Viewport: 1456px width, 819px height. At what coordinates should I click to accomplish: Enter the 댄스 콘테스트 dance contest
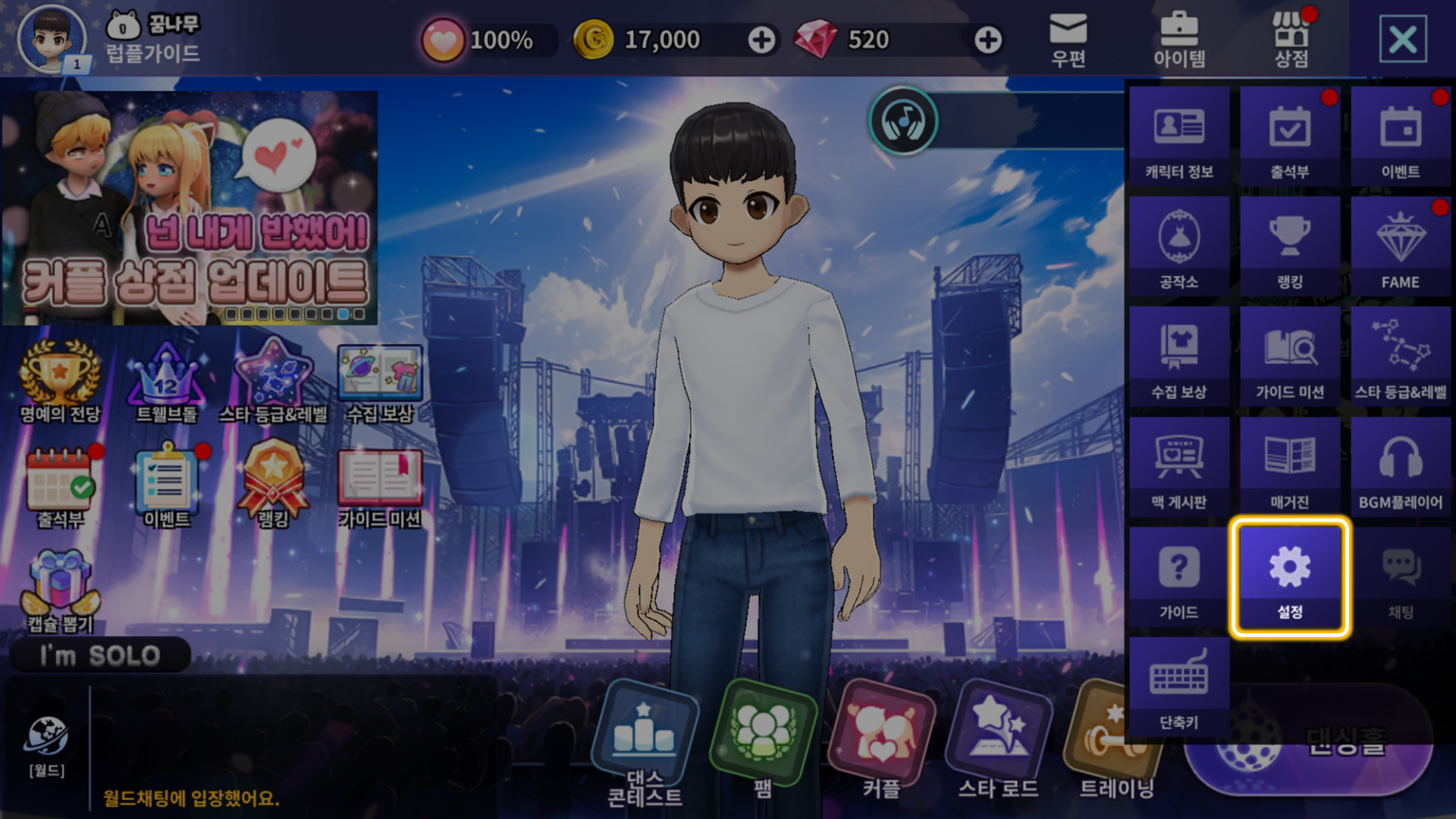(645, 743)
